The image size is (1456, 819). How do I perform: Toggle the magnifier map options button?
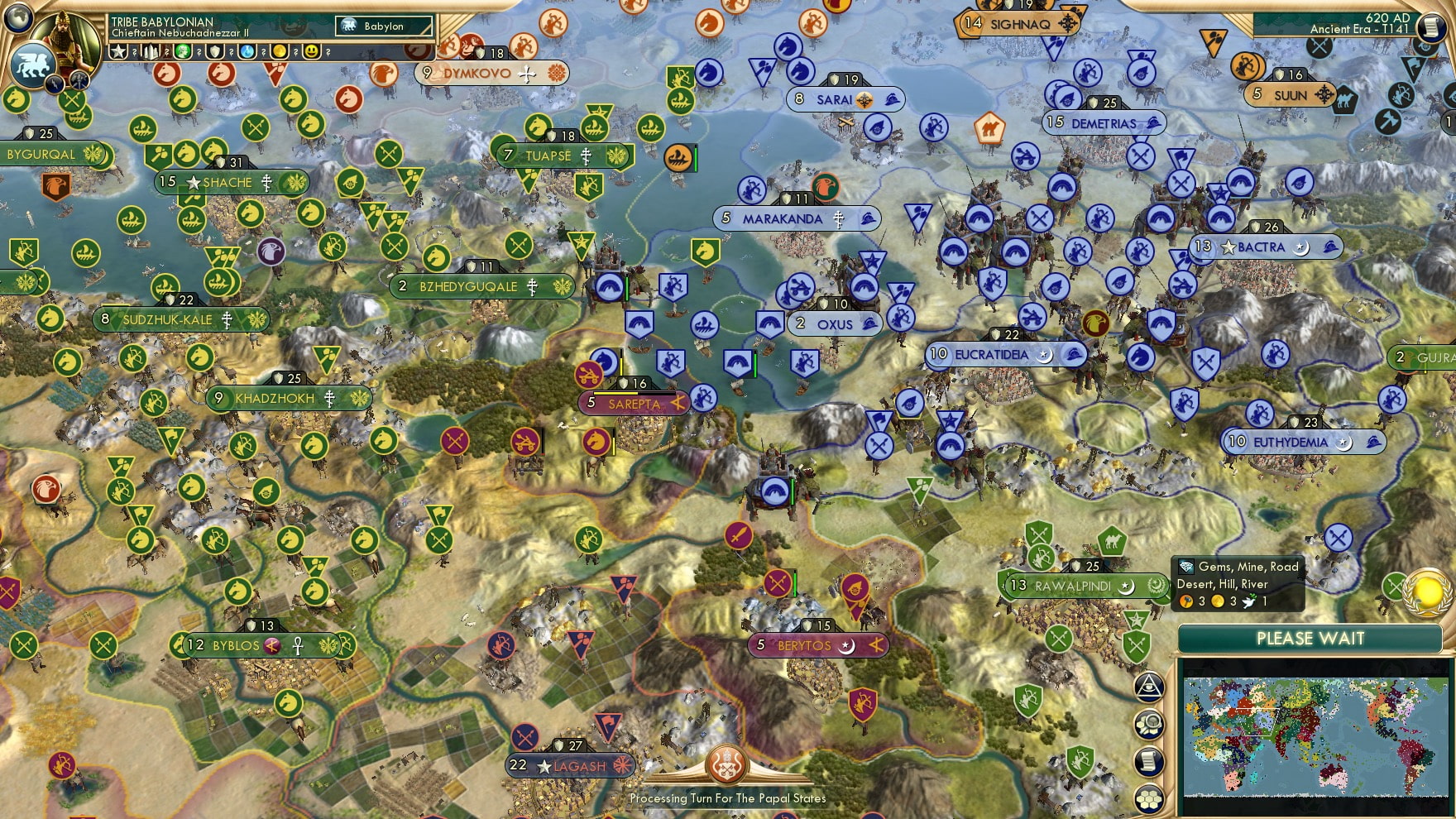click(1149, 725)
